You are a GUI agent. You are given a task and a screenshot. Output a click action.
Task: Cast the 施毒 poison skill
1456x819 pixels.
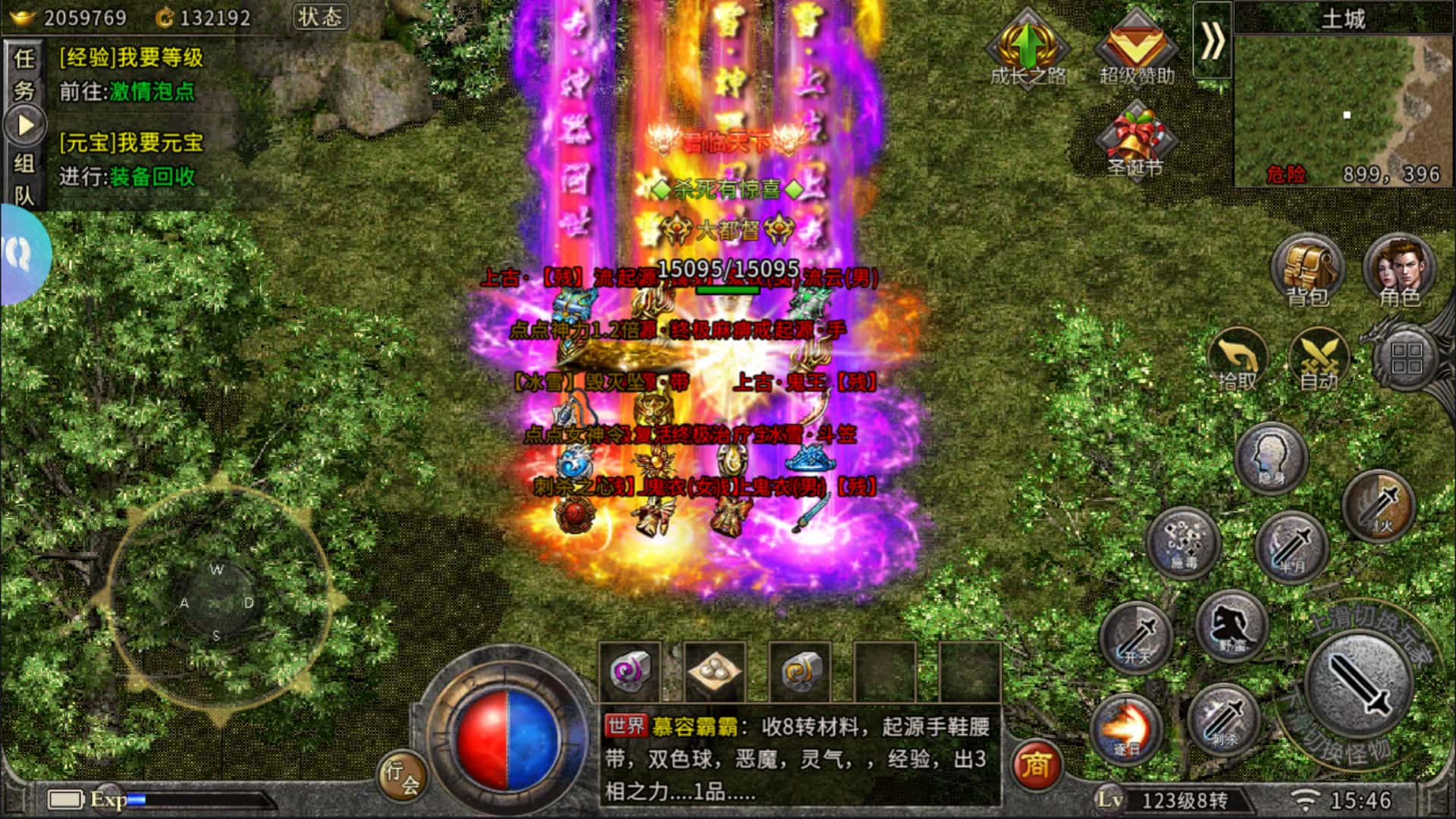point(1183,542)
